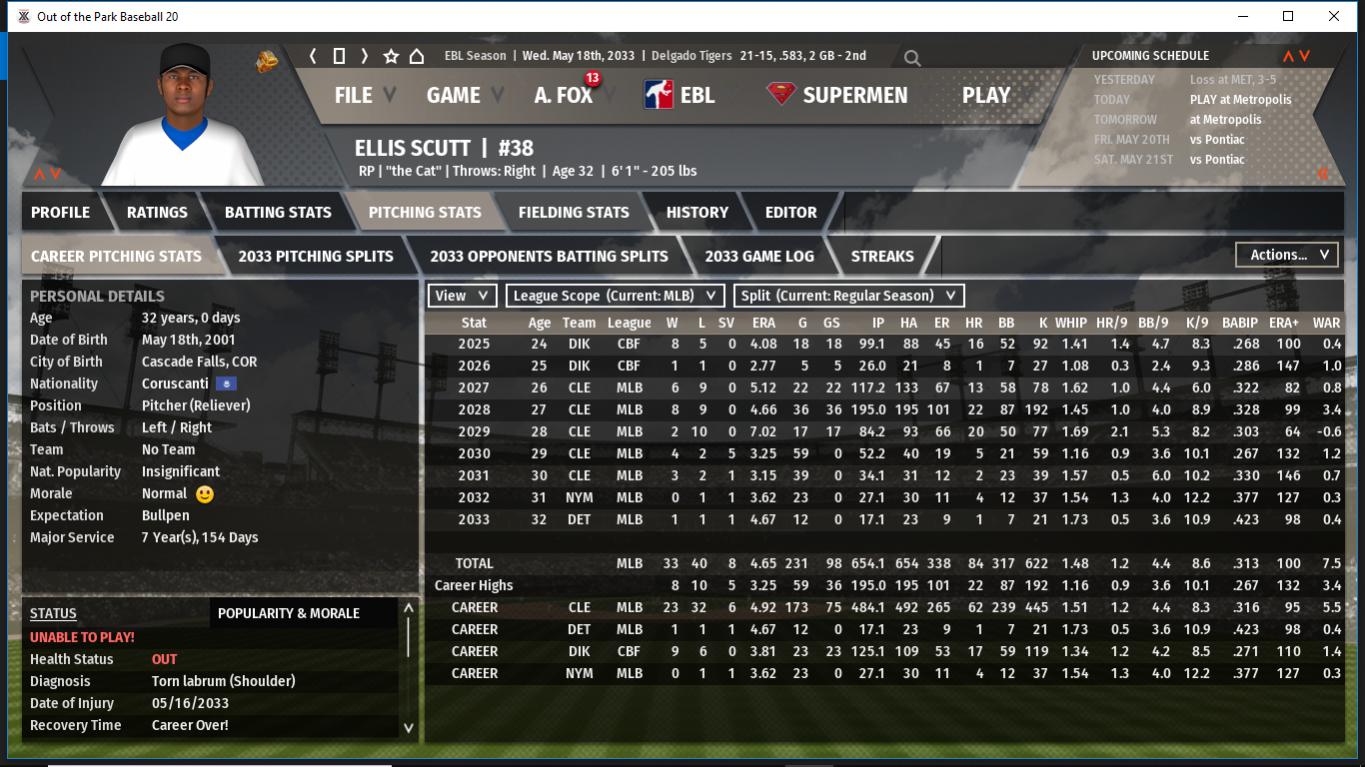Open 2033 OPPONENTS BATTING SPLITS subtab
The height and width of the screenshot is (767, 1365).
tap(549, 256)
